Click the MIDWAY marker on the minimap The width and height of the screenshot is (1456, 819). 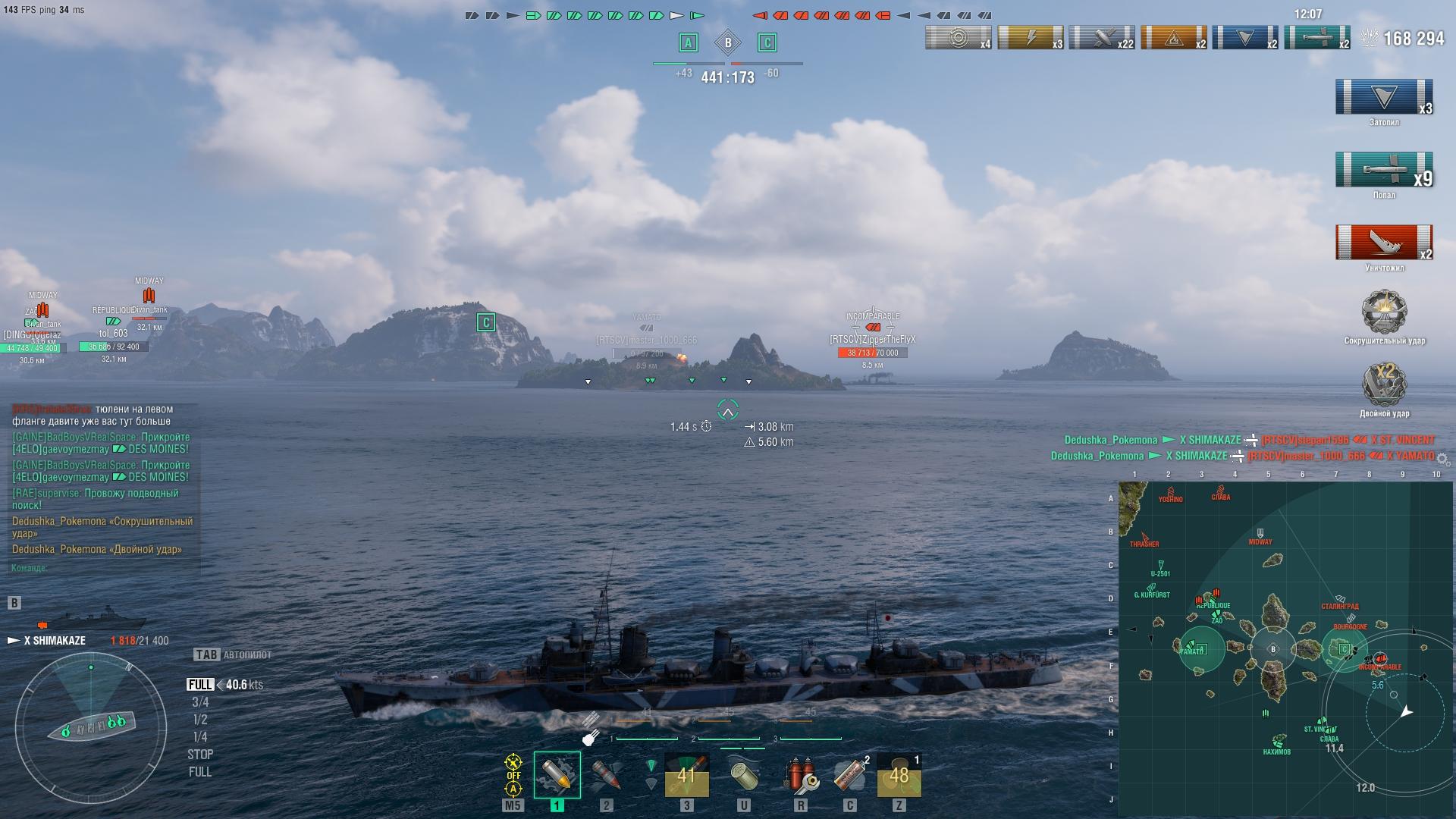[x=1260, y=536]
